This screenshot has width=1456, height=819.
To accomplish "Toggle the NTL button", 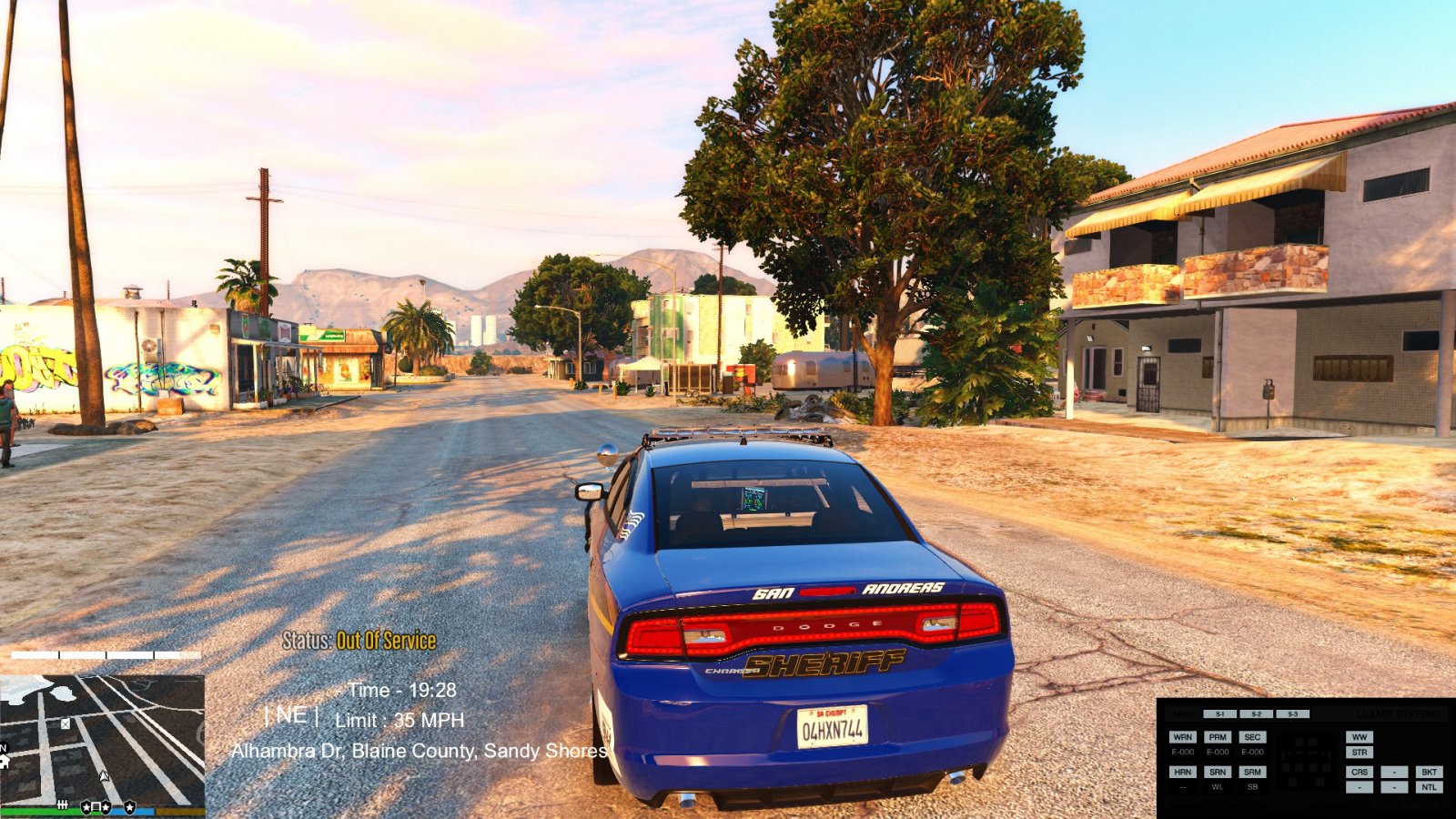I will pos(1429,787).
